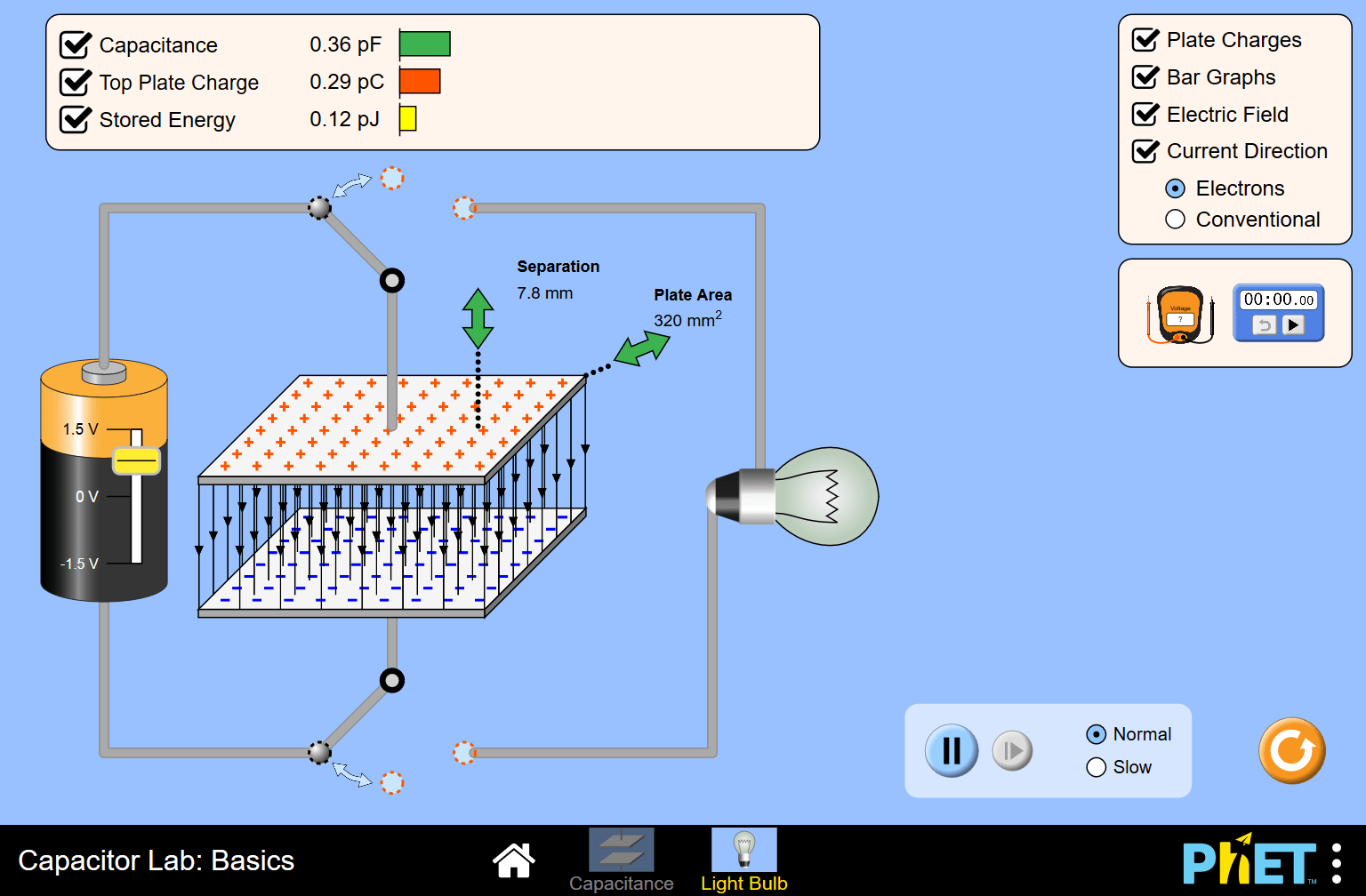Select Conventional current direction
The width and height of the screenshot is (1366, 896).
pos(1175,219)
